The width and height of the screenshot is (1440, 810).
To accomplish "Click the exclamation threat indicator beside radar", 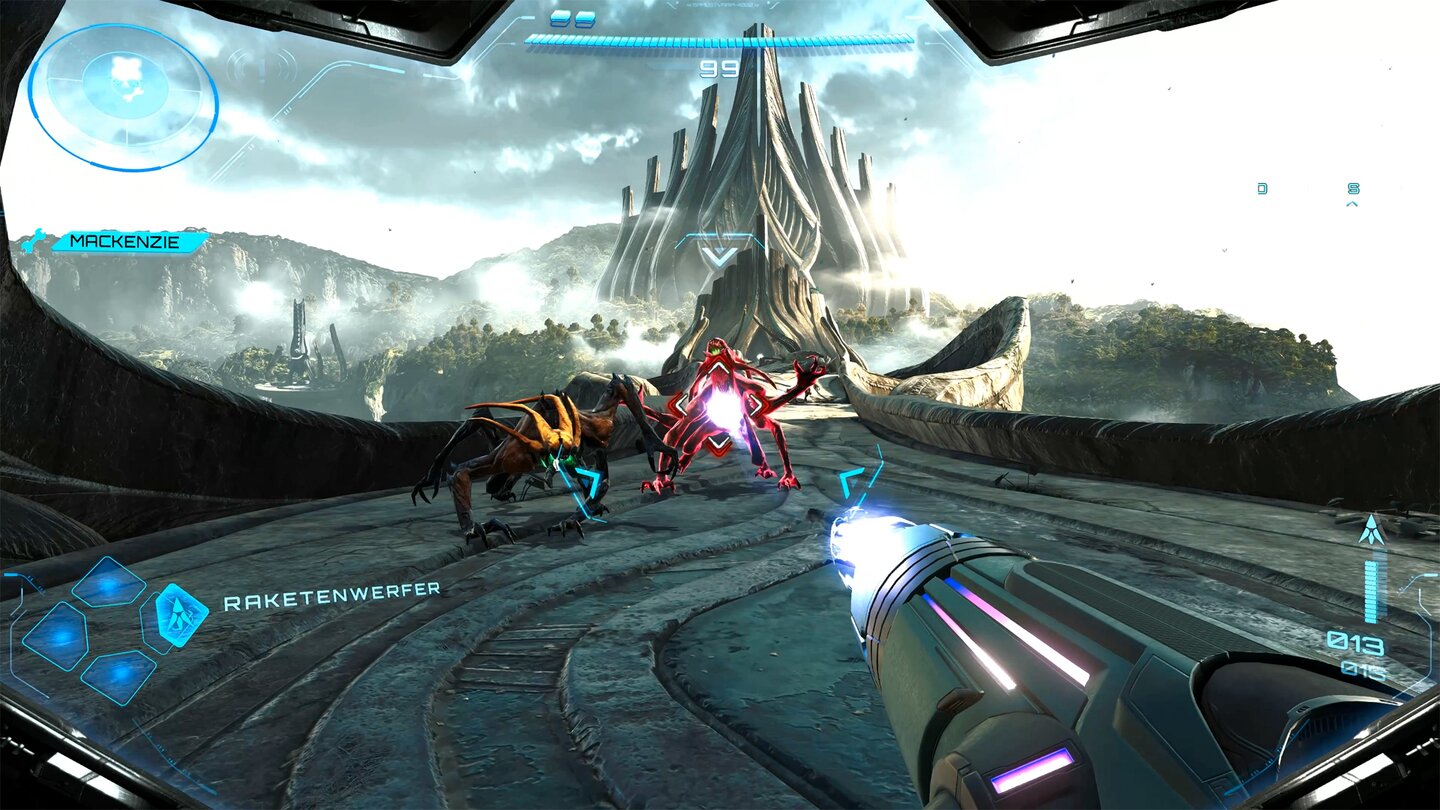I will (262, 68).
